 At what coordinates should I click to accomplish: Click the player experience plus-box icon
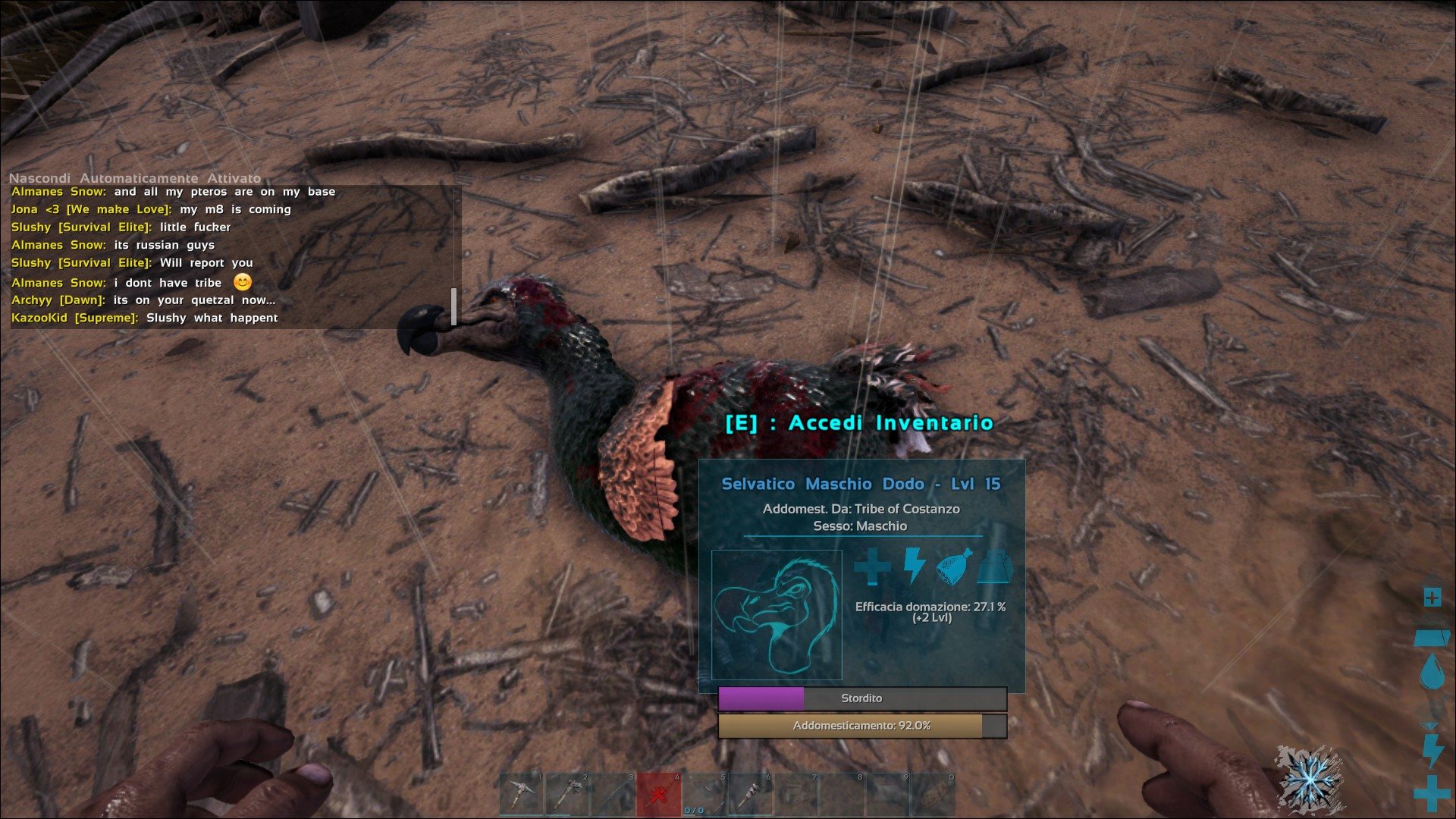tap(1432, 598)
